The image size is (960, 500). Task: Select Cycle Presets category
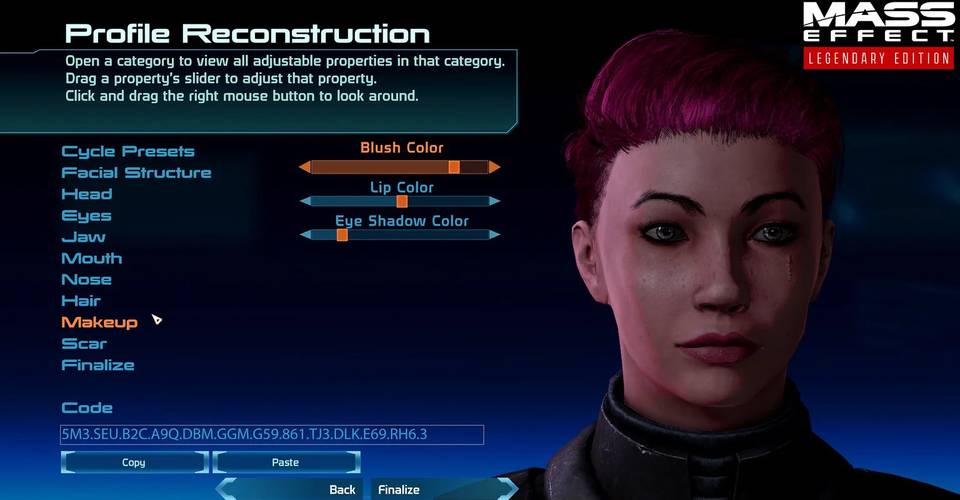(x=128, y=152)
